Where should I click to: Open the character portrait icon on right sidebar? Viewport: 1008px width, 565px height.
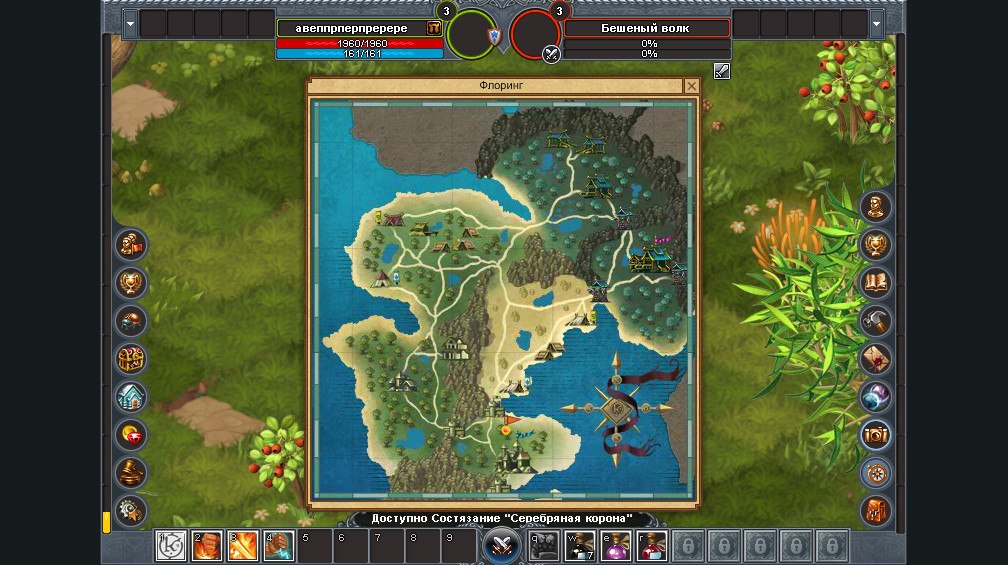coord(876,207)
